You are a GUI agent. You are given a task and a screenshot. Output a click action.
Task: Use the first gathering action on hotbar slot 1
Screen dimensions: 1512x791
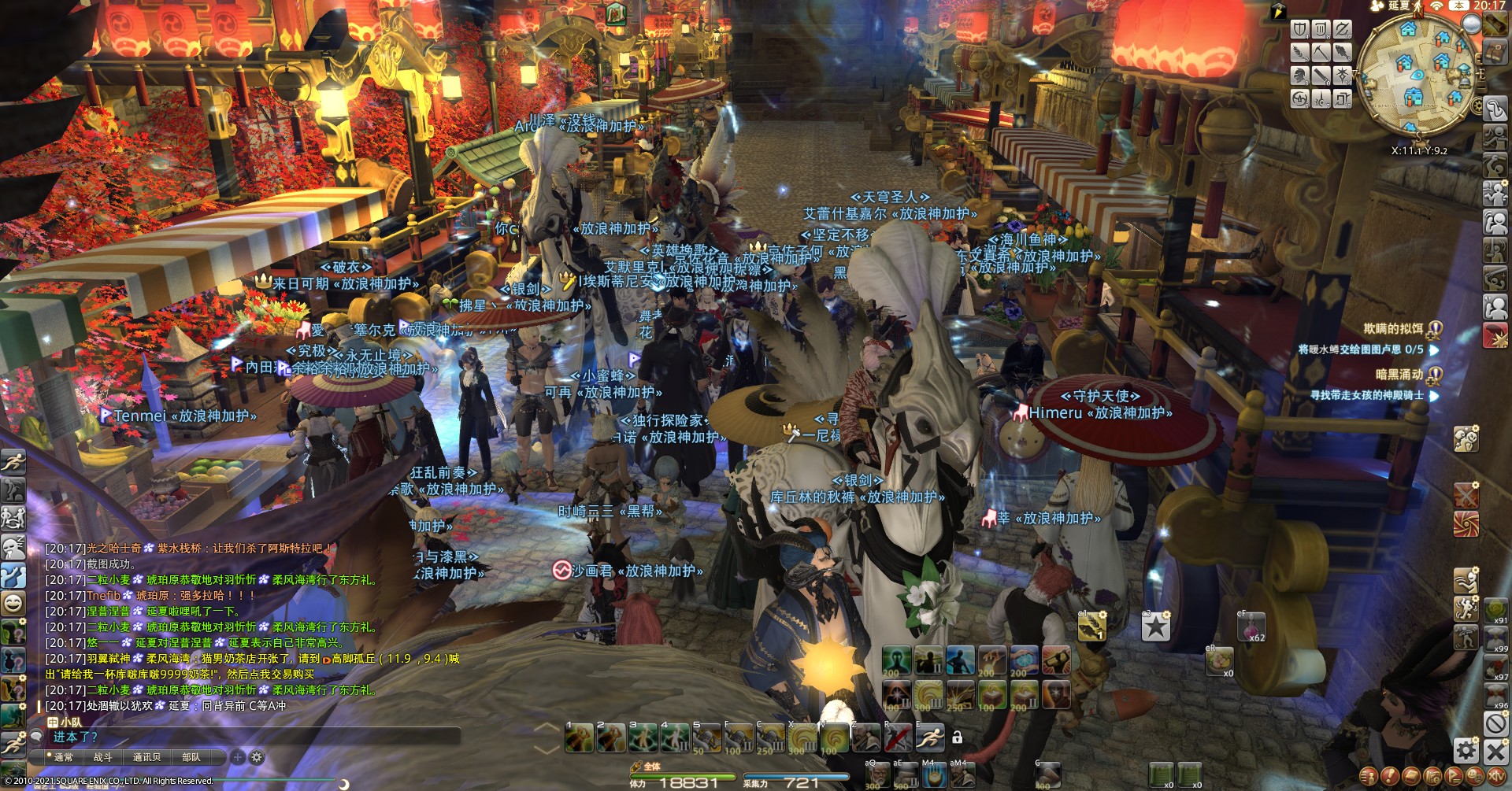[580, 738]
